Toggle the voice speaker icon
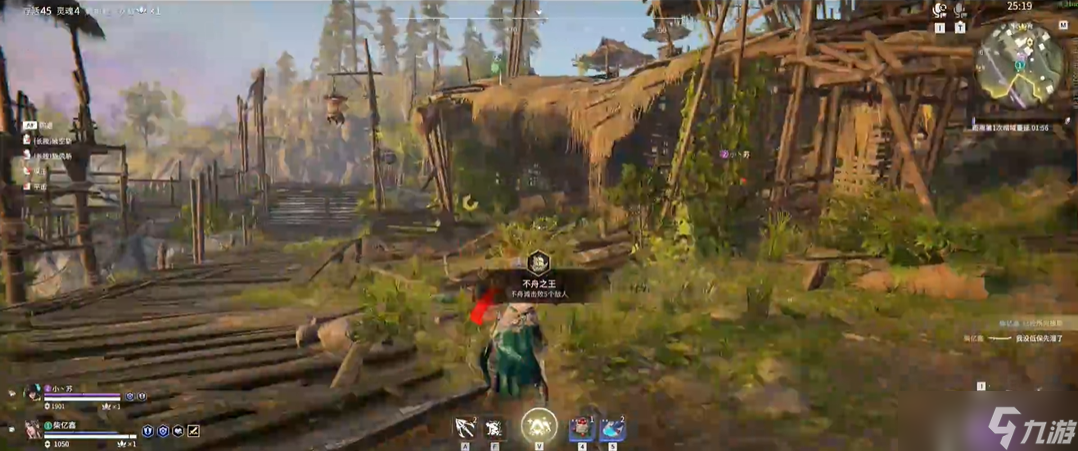Image resolution: width=1078 pixels, height=451 pixels. click(x=939, y=10)
